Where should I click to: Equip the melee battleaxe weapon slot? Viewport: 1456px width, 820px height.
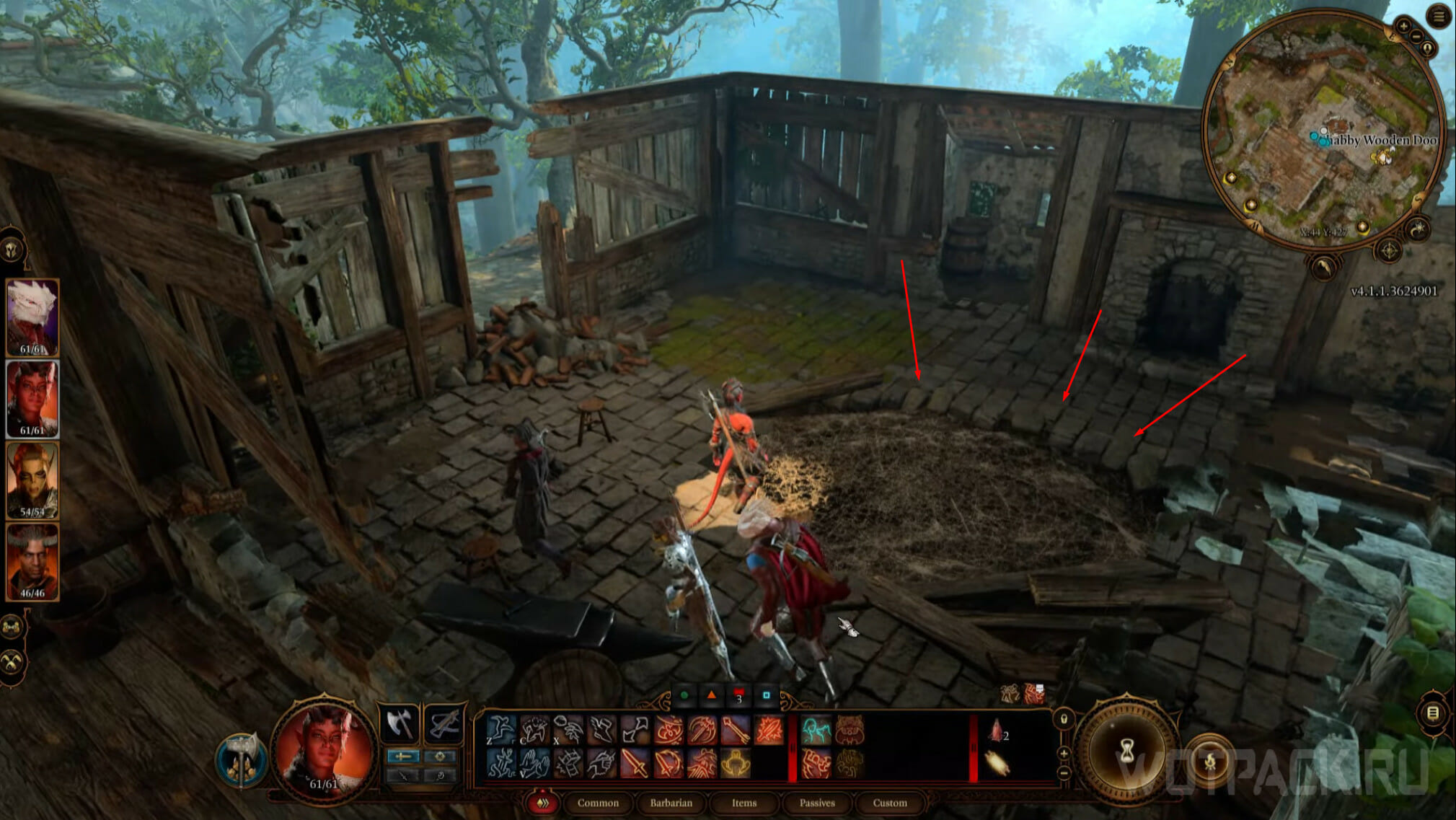tap(399, 723)
